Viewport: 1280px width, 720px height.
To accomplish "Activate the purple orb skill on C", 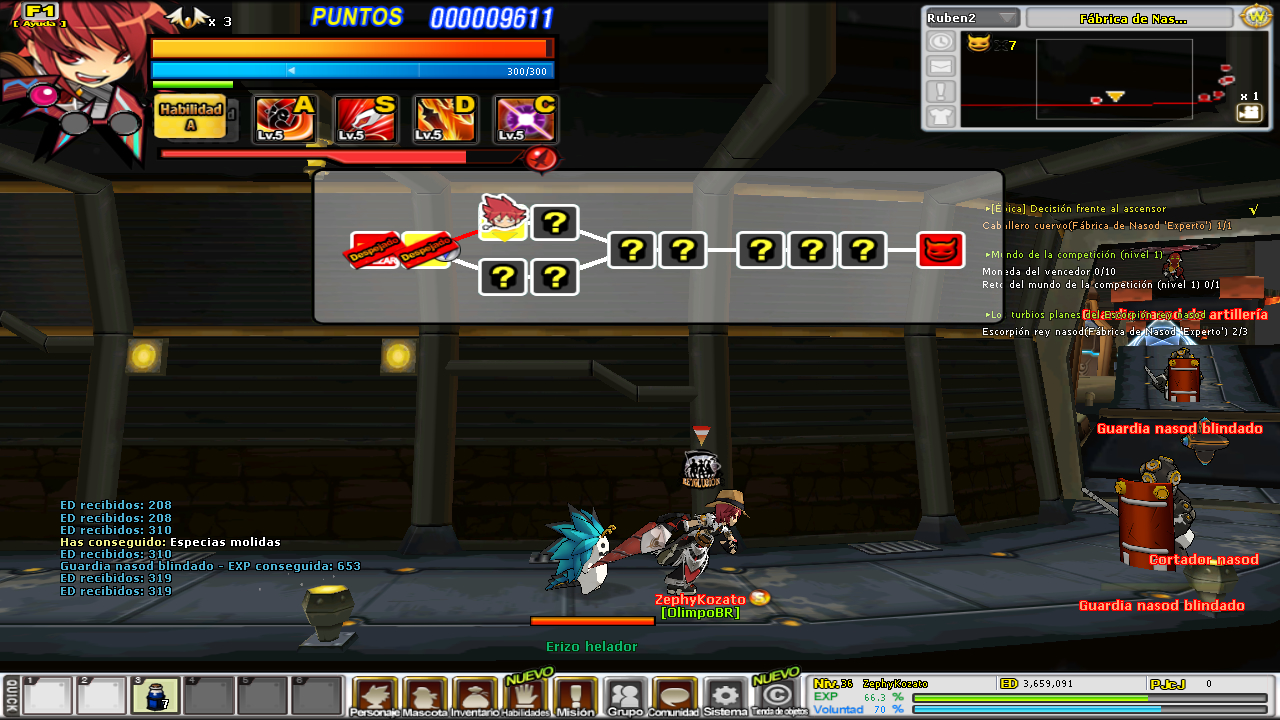I will tap(526, 120).
